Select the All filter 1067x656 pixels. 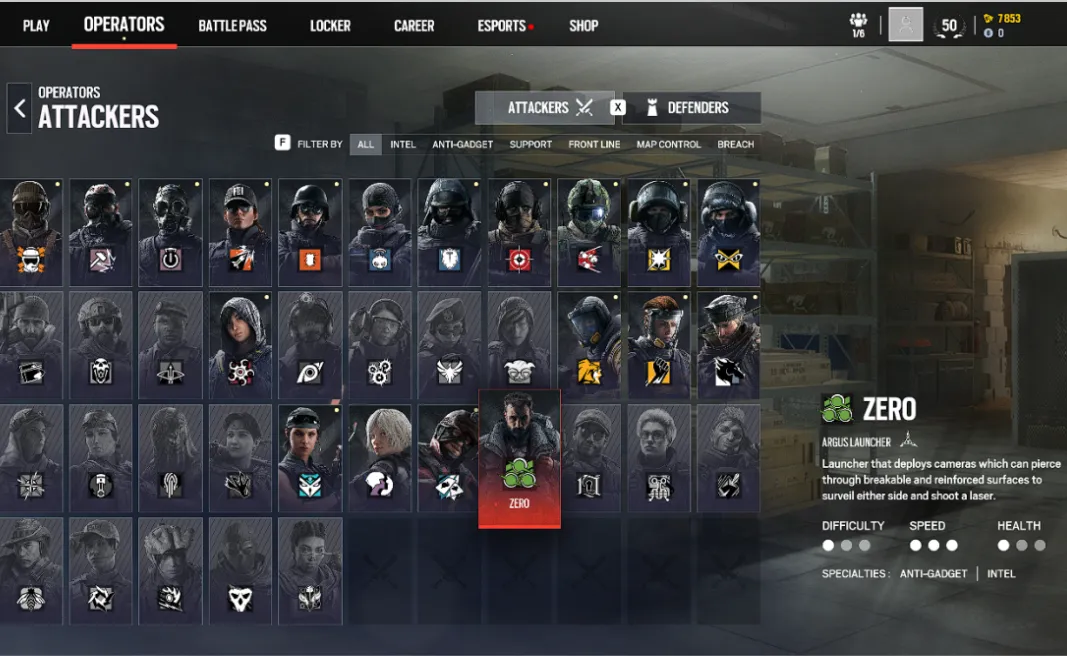pyautogui.click(x=366, y=144)
